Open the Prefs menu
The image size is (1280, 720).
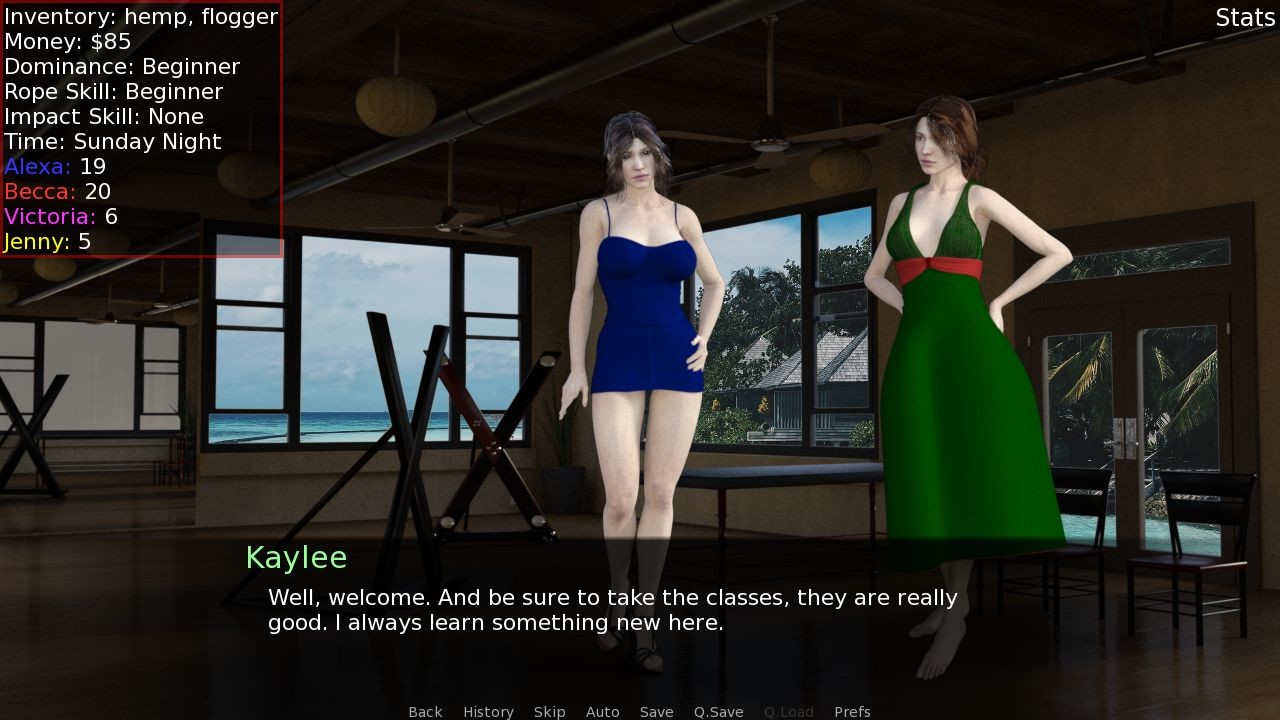click(x=852, y=711)
